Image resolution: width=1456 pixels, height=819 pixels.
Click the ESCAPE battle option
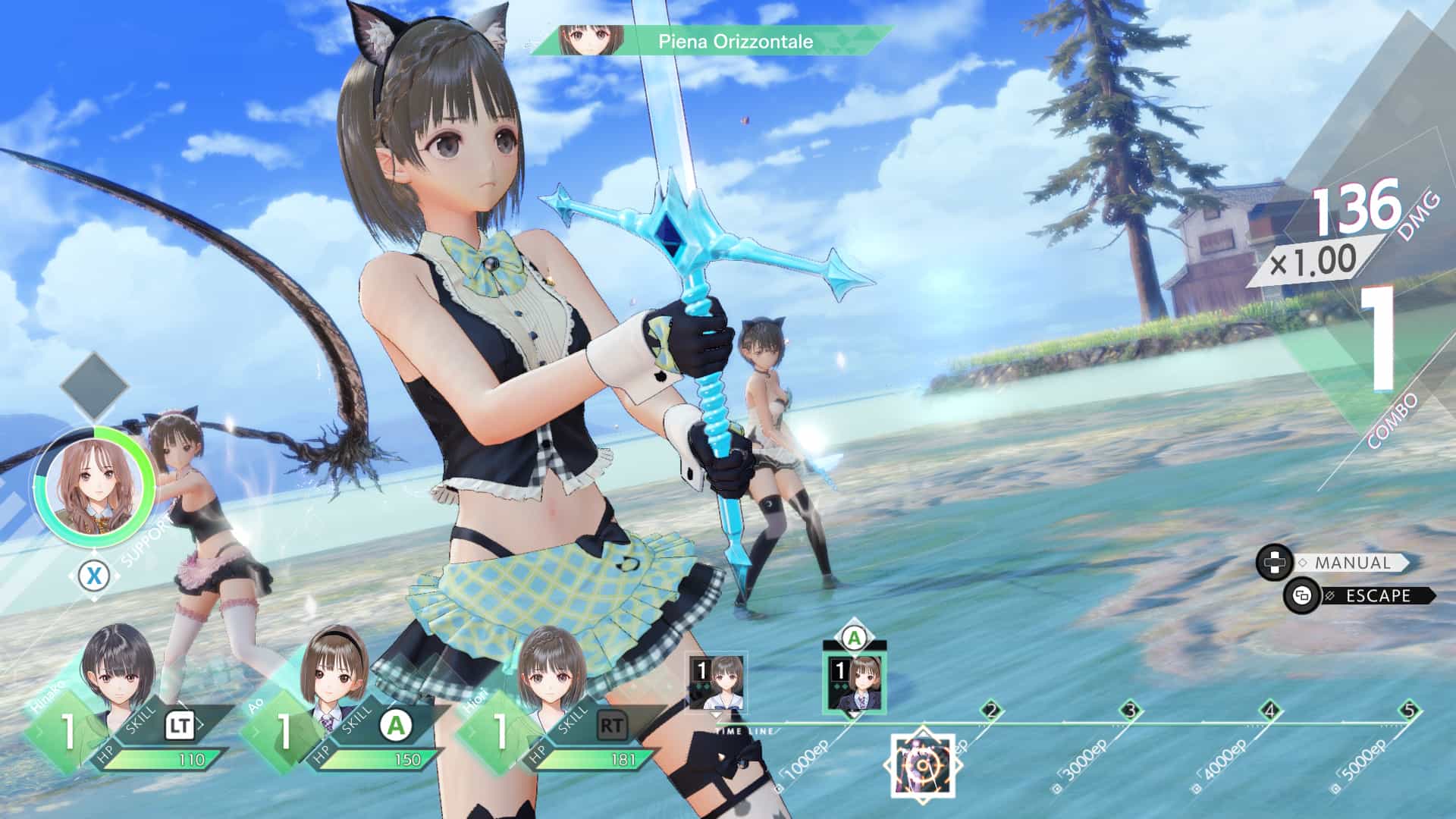(x=1378, y=596)
